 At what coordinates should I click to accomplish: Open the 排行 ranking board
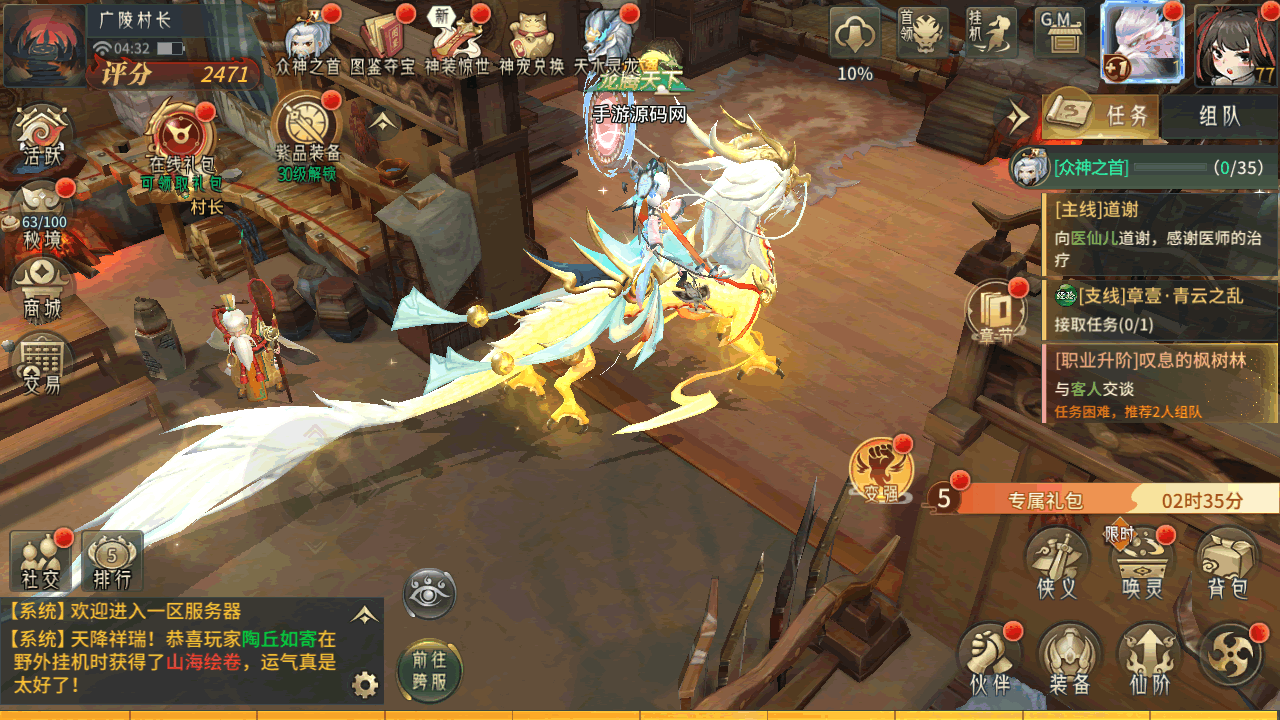(112, 561)
